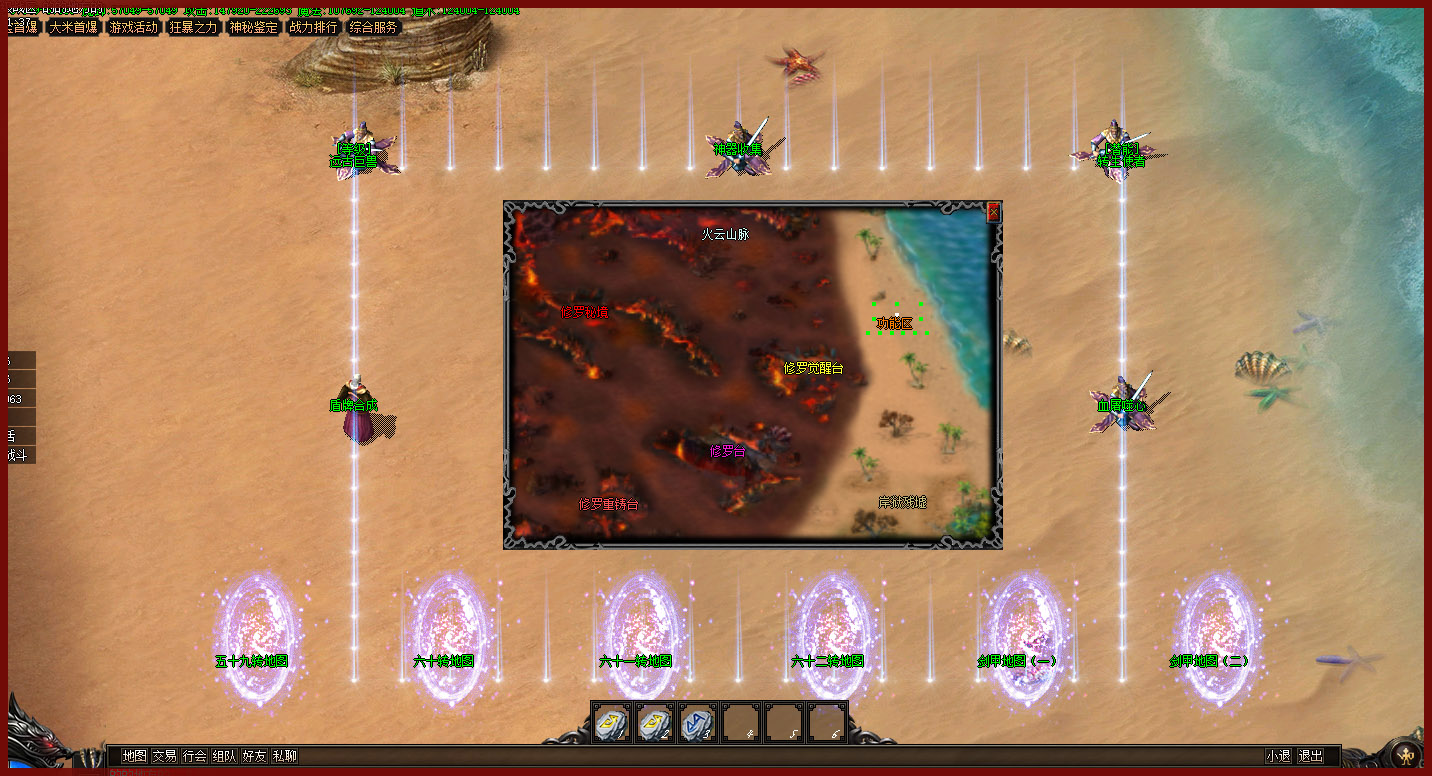Choose 修罗觉醒台 location on the map

click(813, 368)
